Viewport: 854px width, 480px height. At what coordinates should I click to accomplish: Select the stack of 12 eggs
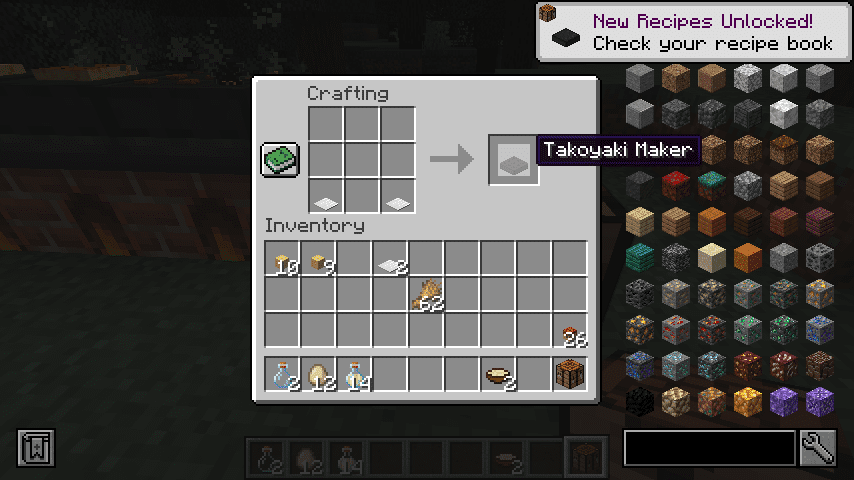coord(318,374)
